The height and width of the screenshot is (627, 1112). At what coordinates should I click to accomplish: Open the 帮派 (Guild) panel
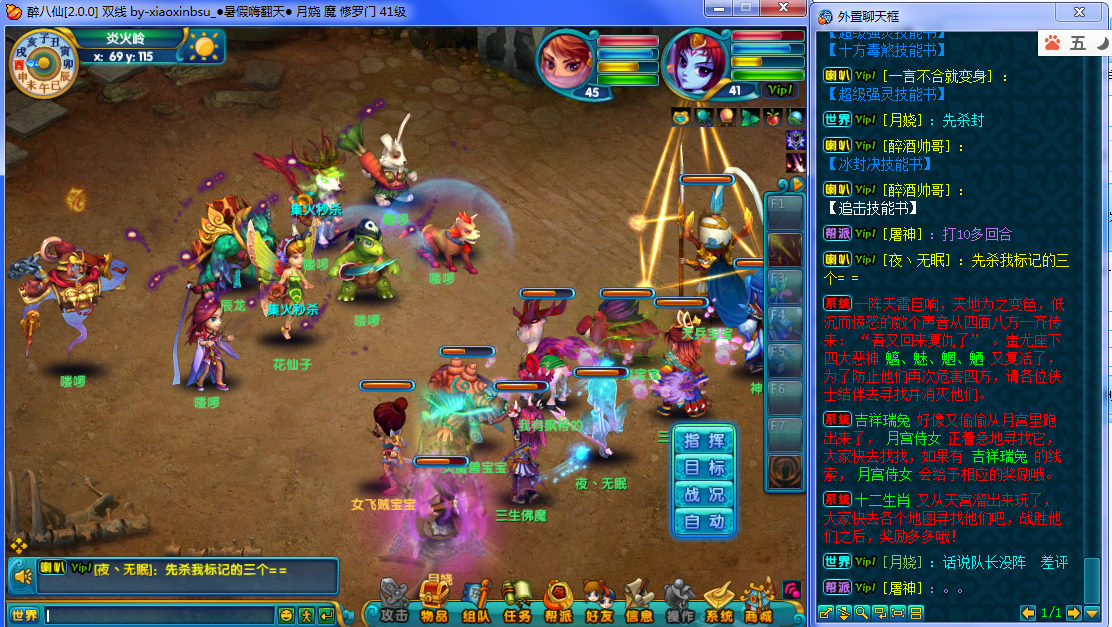pos(558,602)
